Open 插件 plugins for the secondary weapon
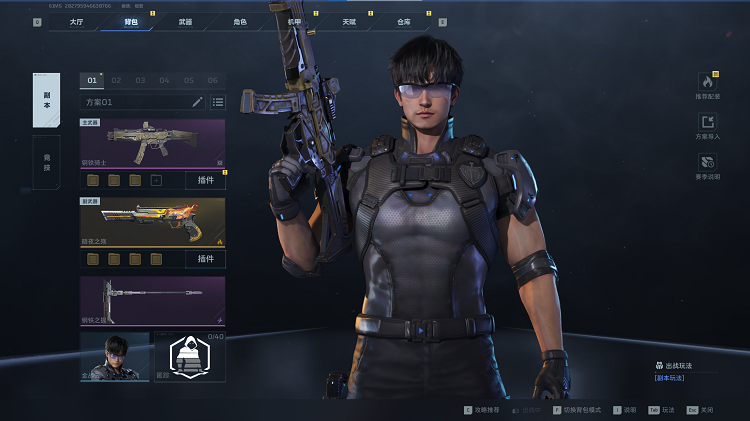 (205, 259)
